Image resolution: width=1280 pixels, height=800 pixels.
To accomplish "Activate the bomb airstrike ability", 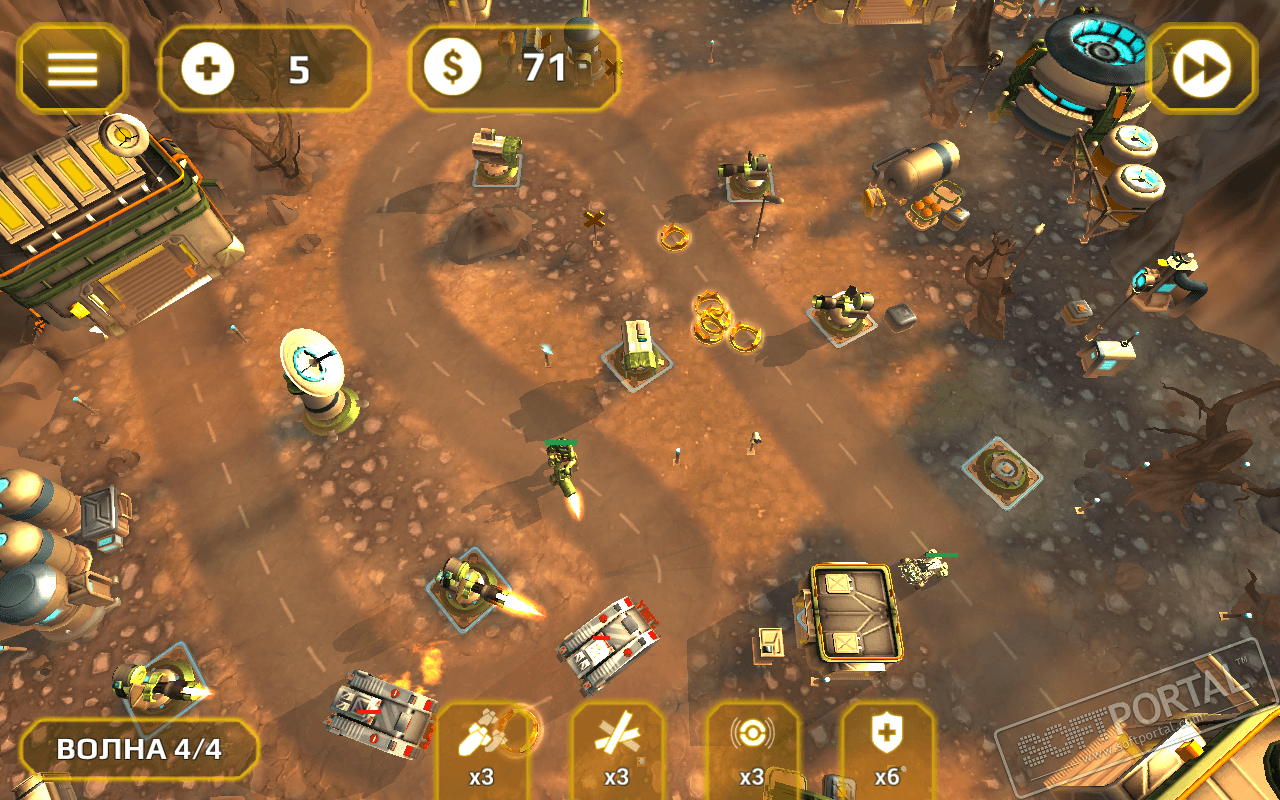I will point(482,748).
